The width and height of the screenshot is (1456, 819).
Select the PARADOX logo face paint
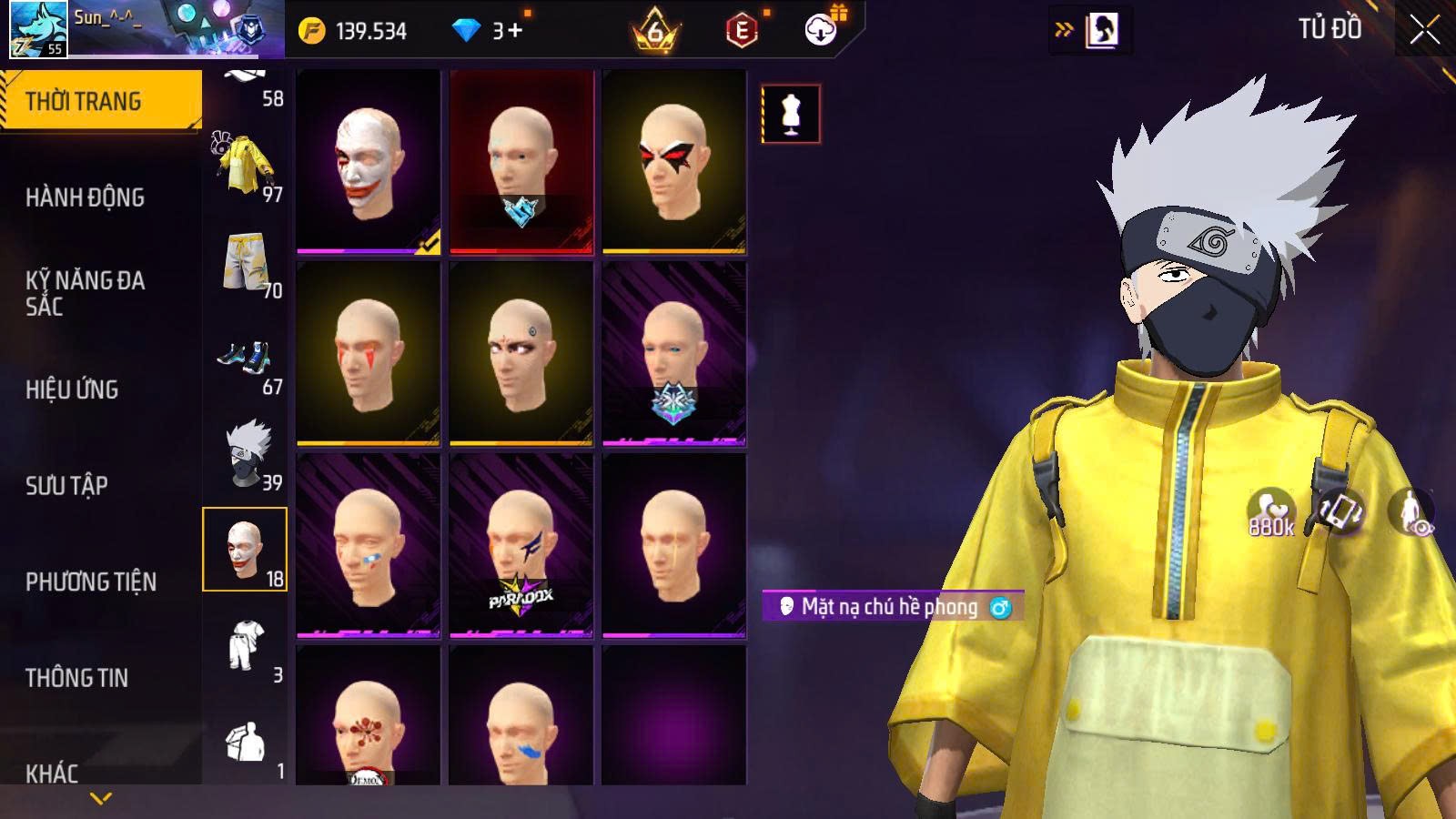point(521,544)
